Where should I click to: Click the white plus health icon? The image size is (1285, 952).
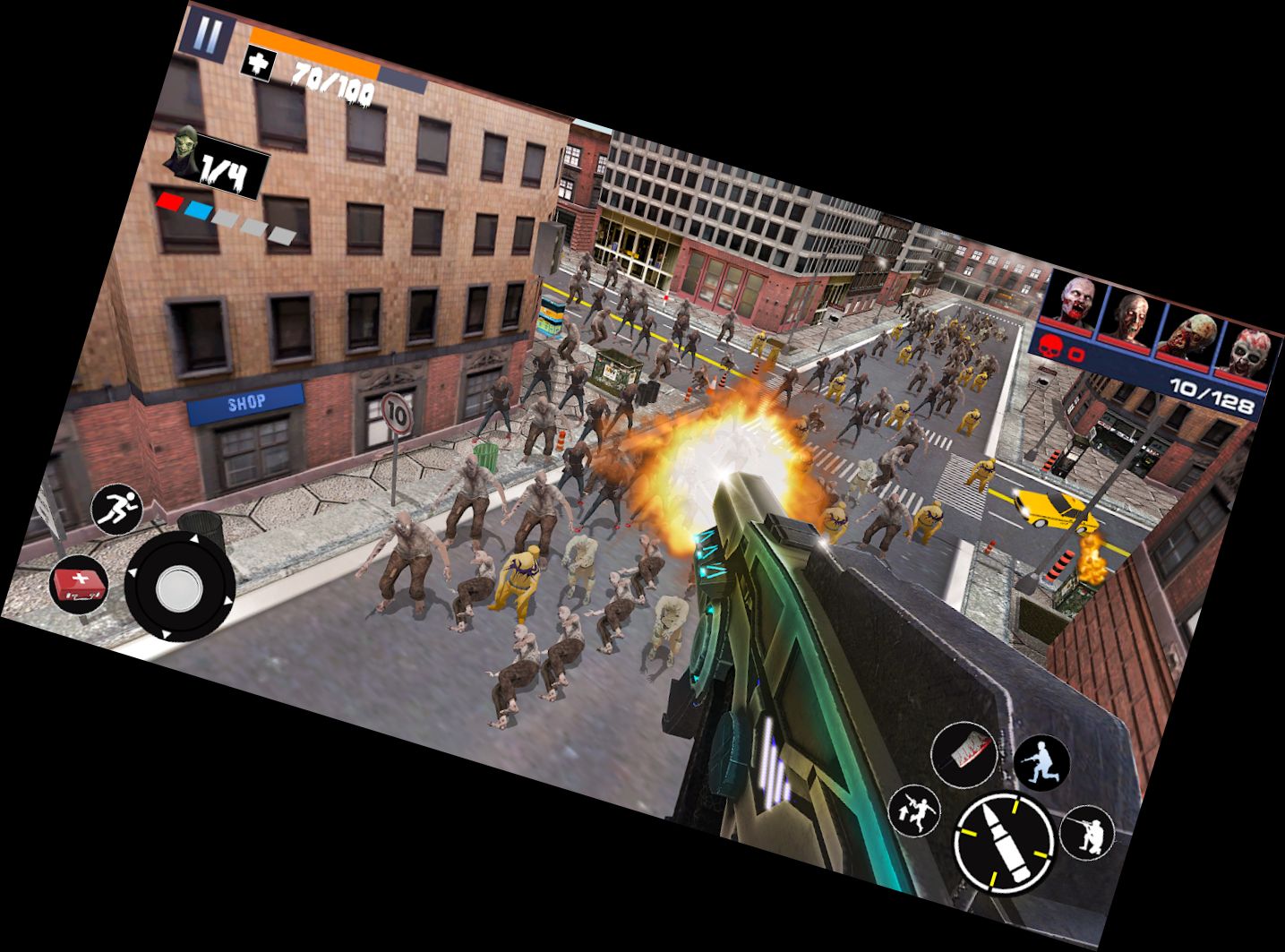point(259,64)
